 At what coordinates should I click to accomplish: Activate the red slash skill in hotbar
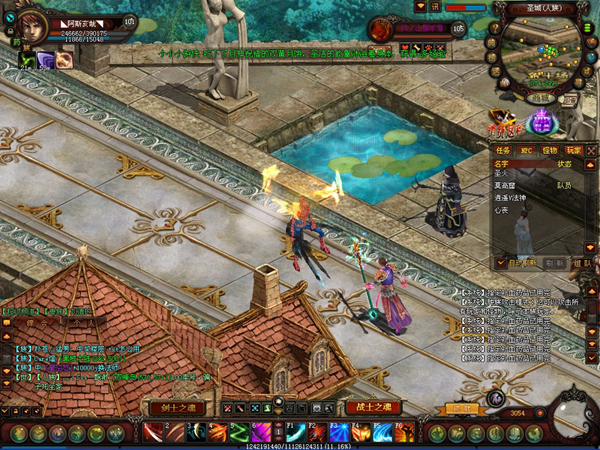pos(152,432)
